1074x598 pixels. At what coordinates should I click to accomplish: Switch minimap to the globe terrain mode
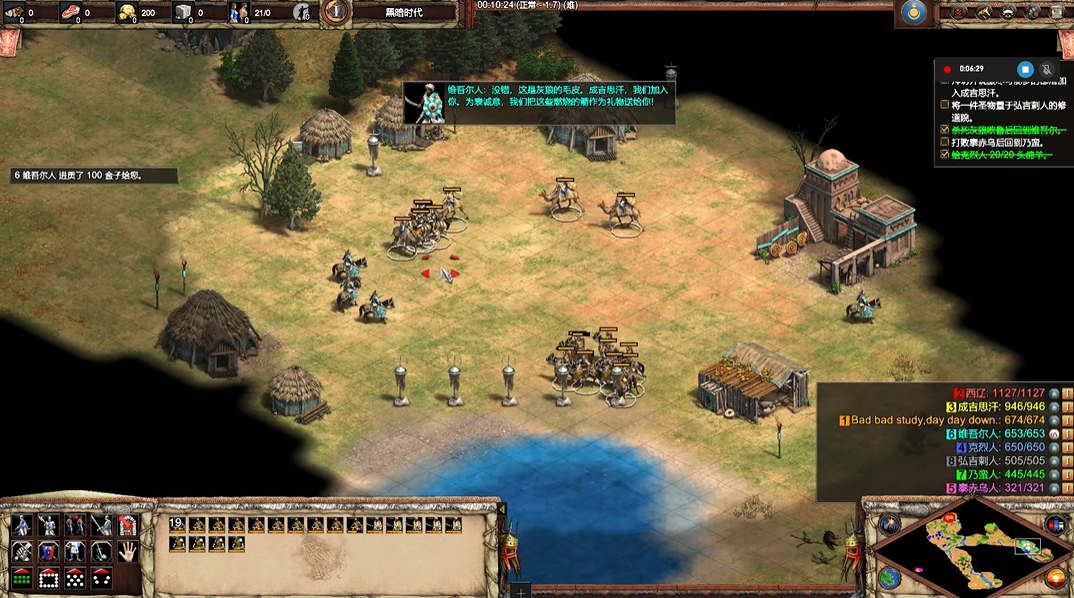tap(889, 577)
